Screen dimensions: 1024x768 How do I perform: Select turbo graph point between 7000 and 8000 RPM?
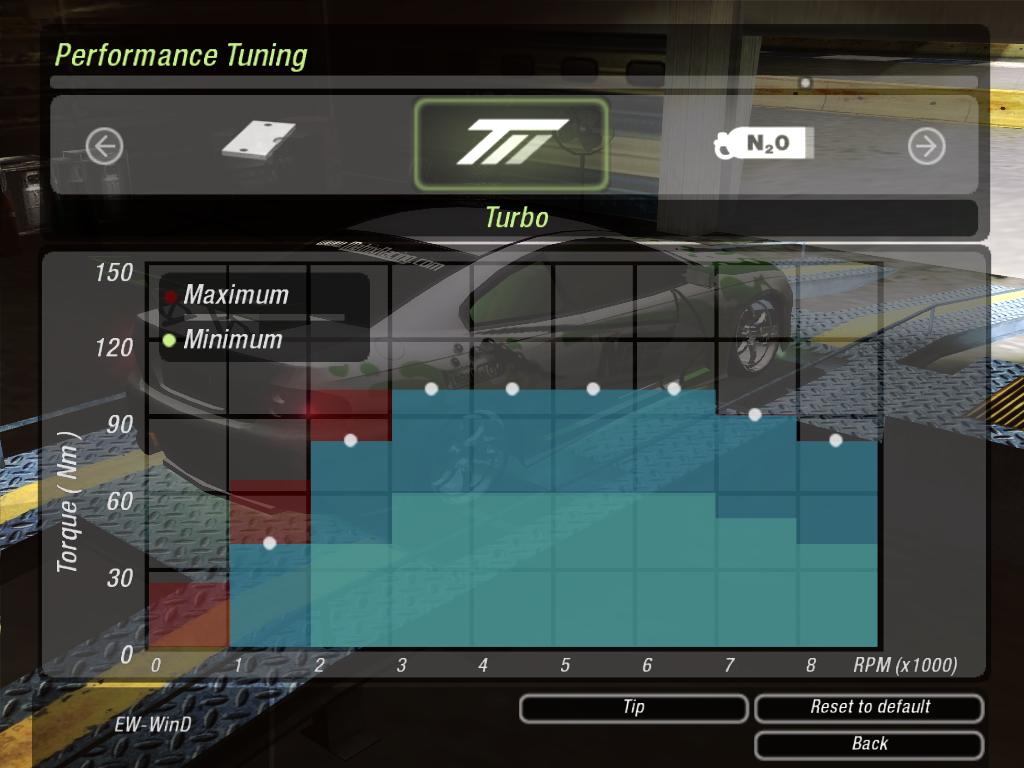tap(755, 414)
